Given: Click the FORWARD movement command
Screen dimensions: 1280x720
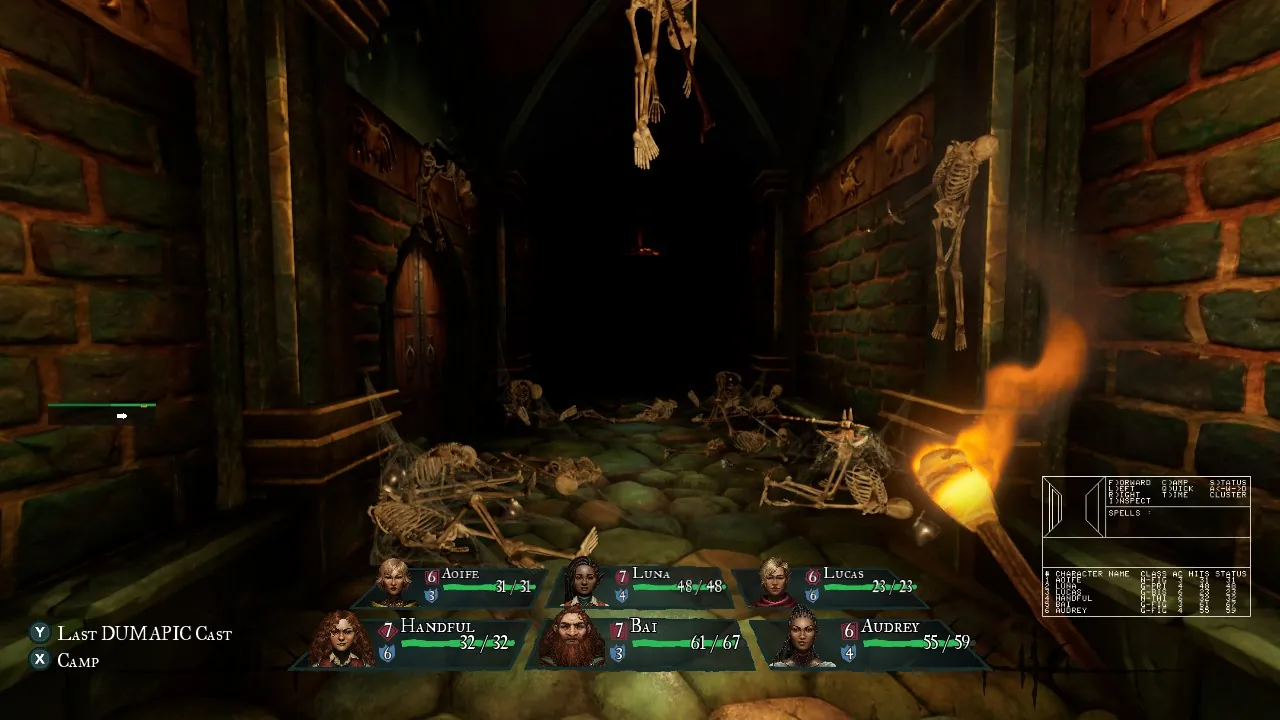Looking at the screenshot, I should click(1128, 483).
